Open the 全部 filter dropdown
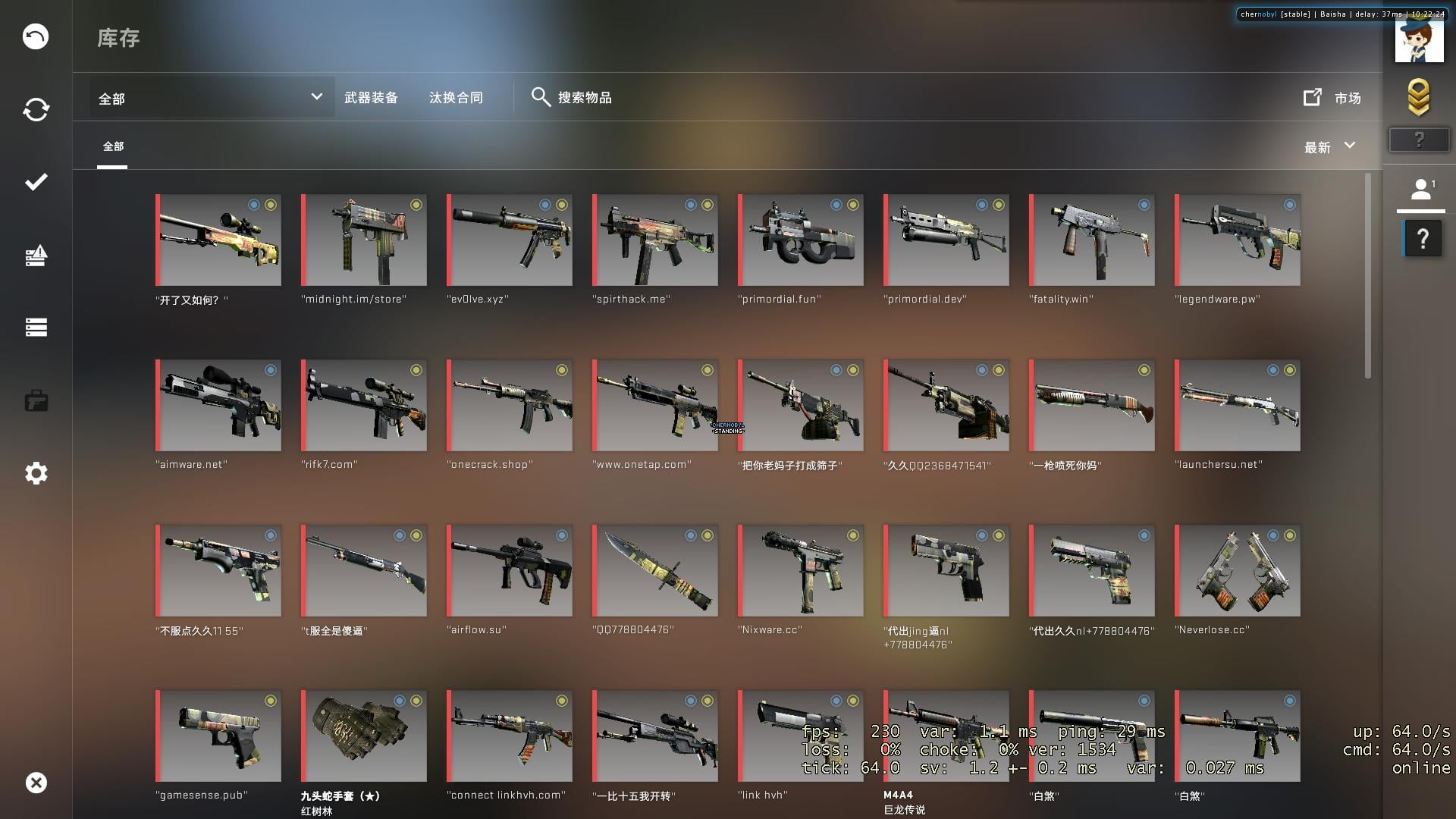Viewport: 1456px width, 819px height. 209,97
